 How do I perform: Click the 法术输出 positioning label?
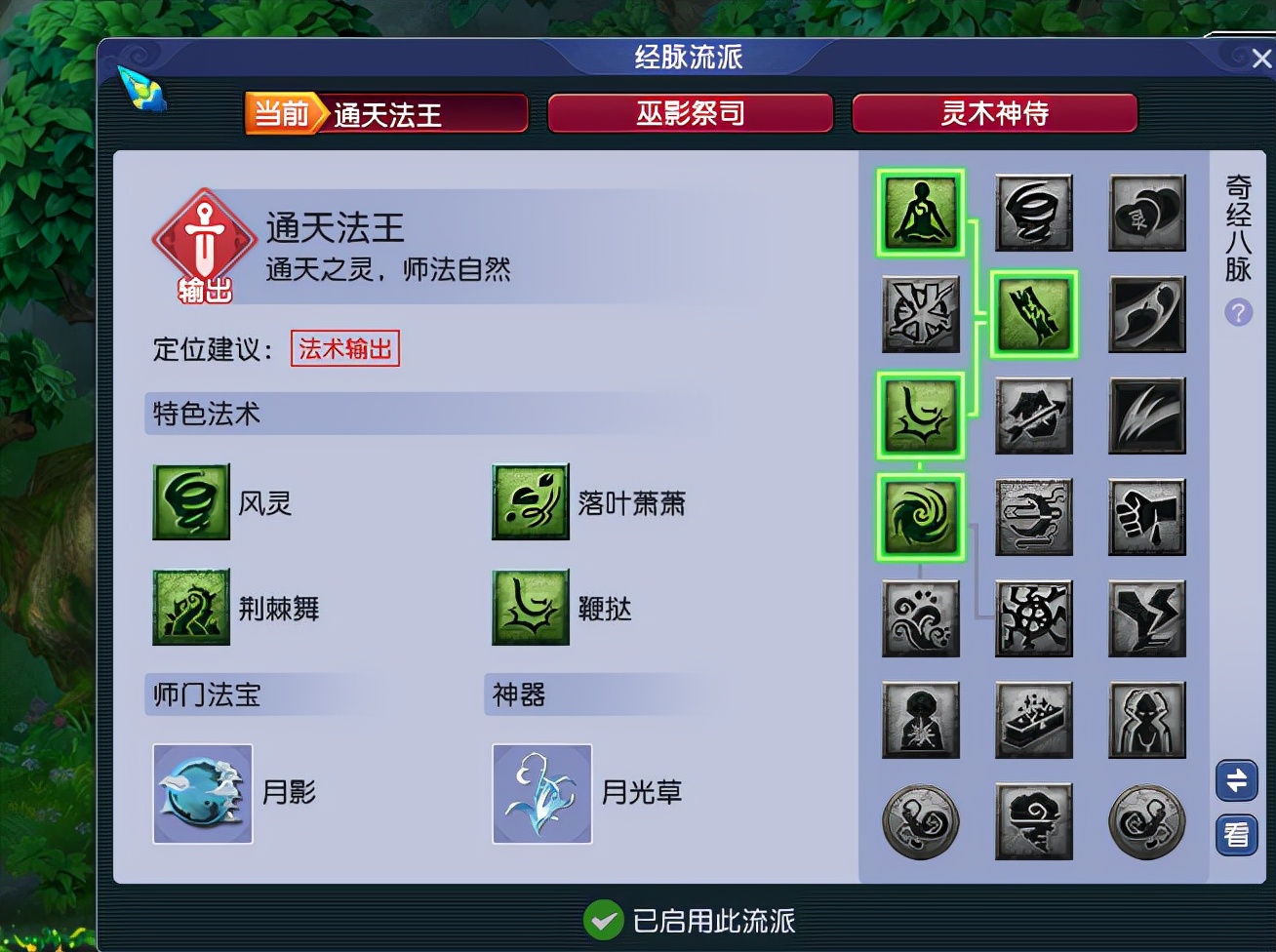(344, 349)
